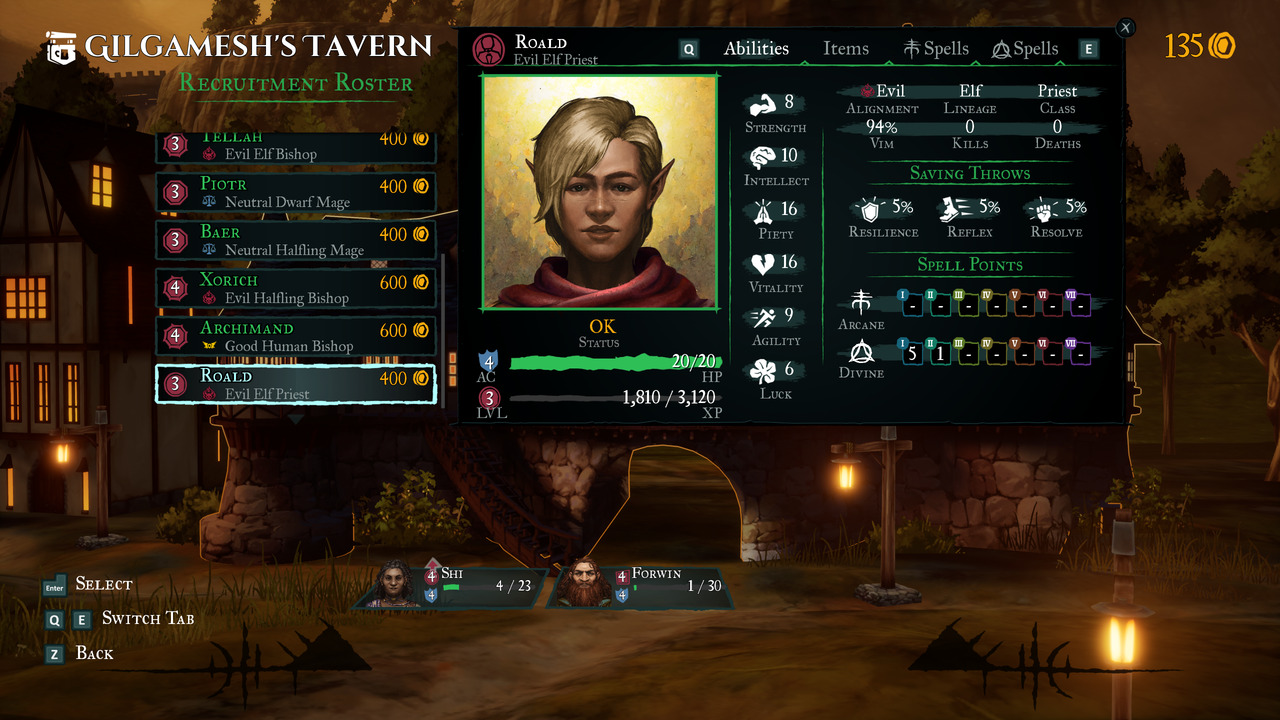Screen dimensions: 1280x720
Task: Choose Piotr the Neutral Dwarf Mage
Action: click(x=296, y=192)
